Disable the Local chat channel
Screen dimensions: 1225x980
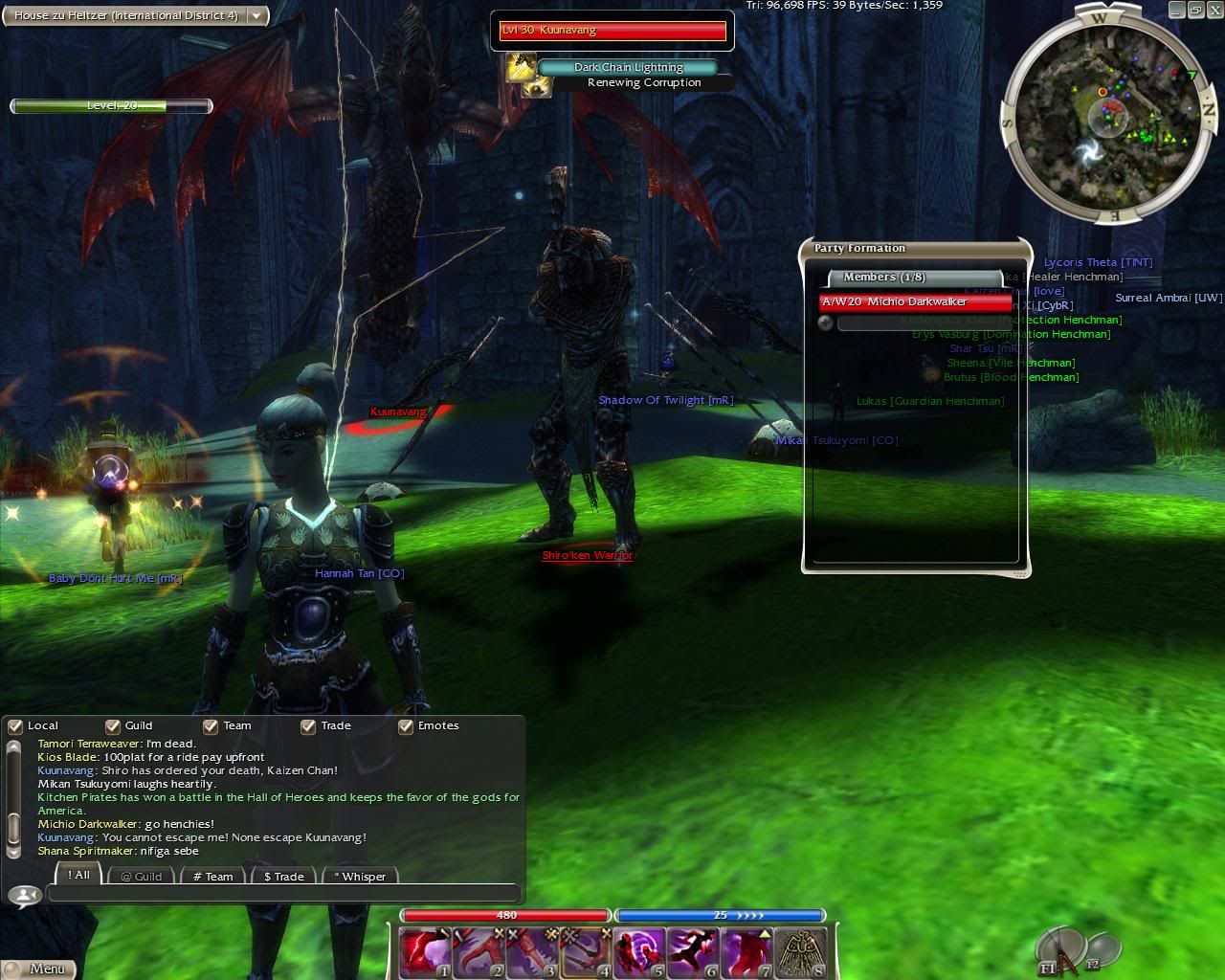(x=14, y=726)
